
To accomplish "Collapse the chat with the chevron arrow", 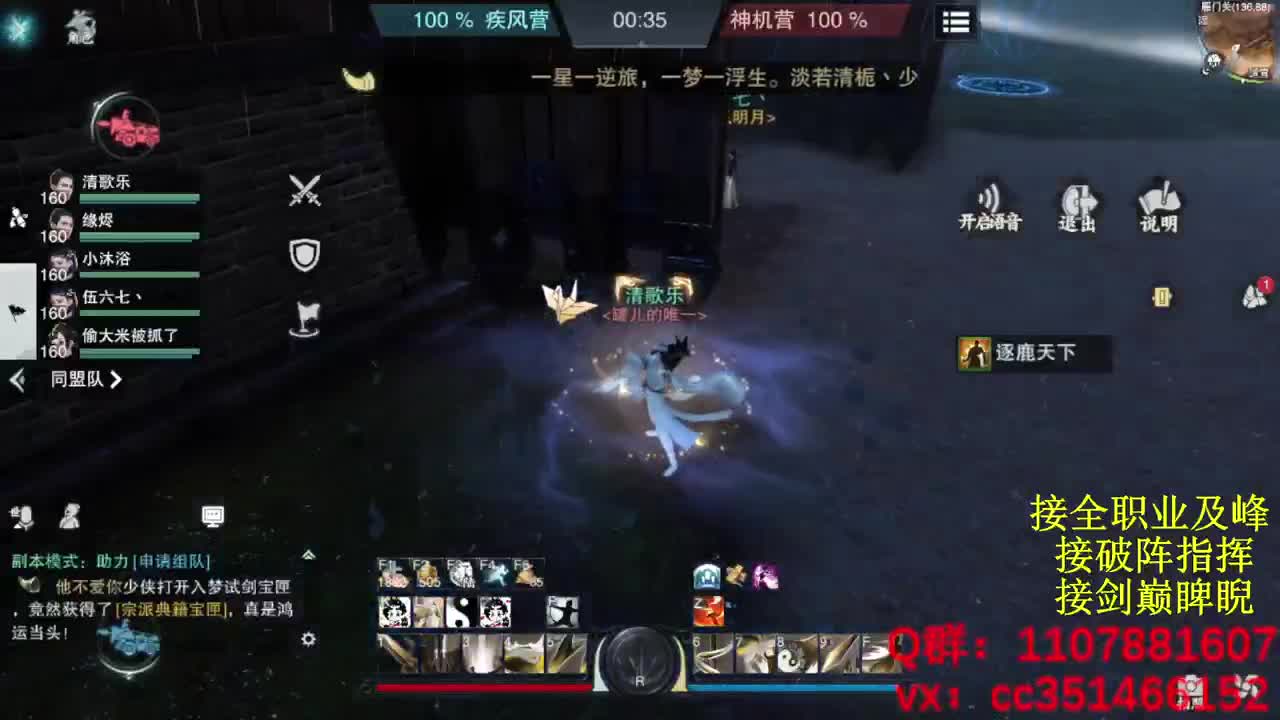I will pos(309,553).
